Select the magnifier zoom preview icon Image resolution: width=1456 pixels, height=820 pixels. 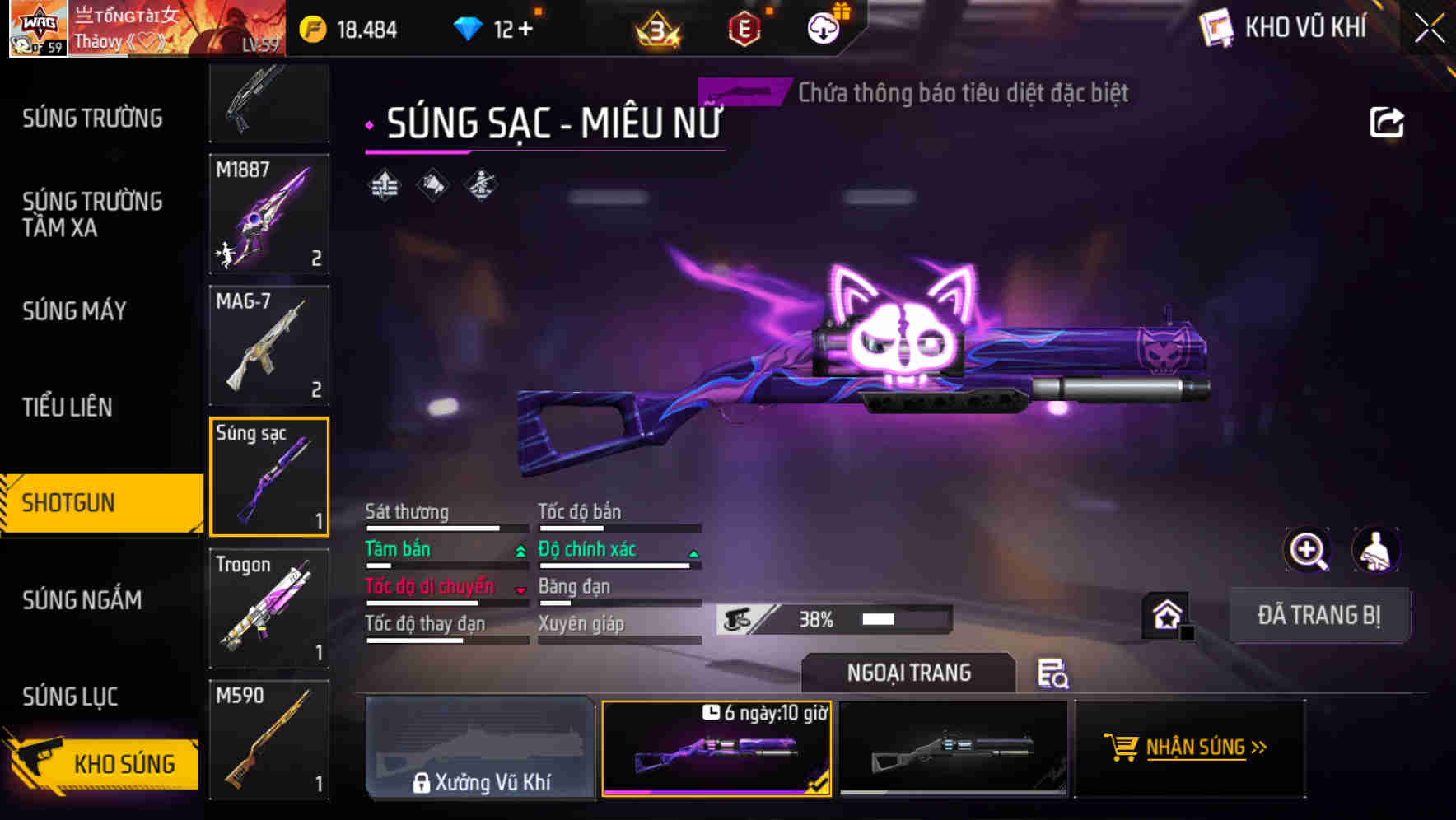pyautogui.click(x=1308, y=550)
